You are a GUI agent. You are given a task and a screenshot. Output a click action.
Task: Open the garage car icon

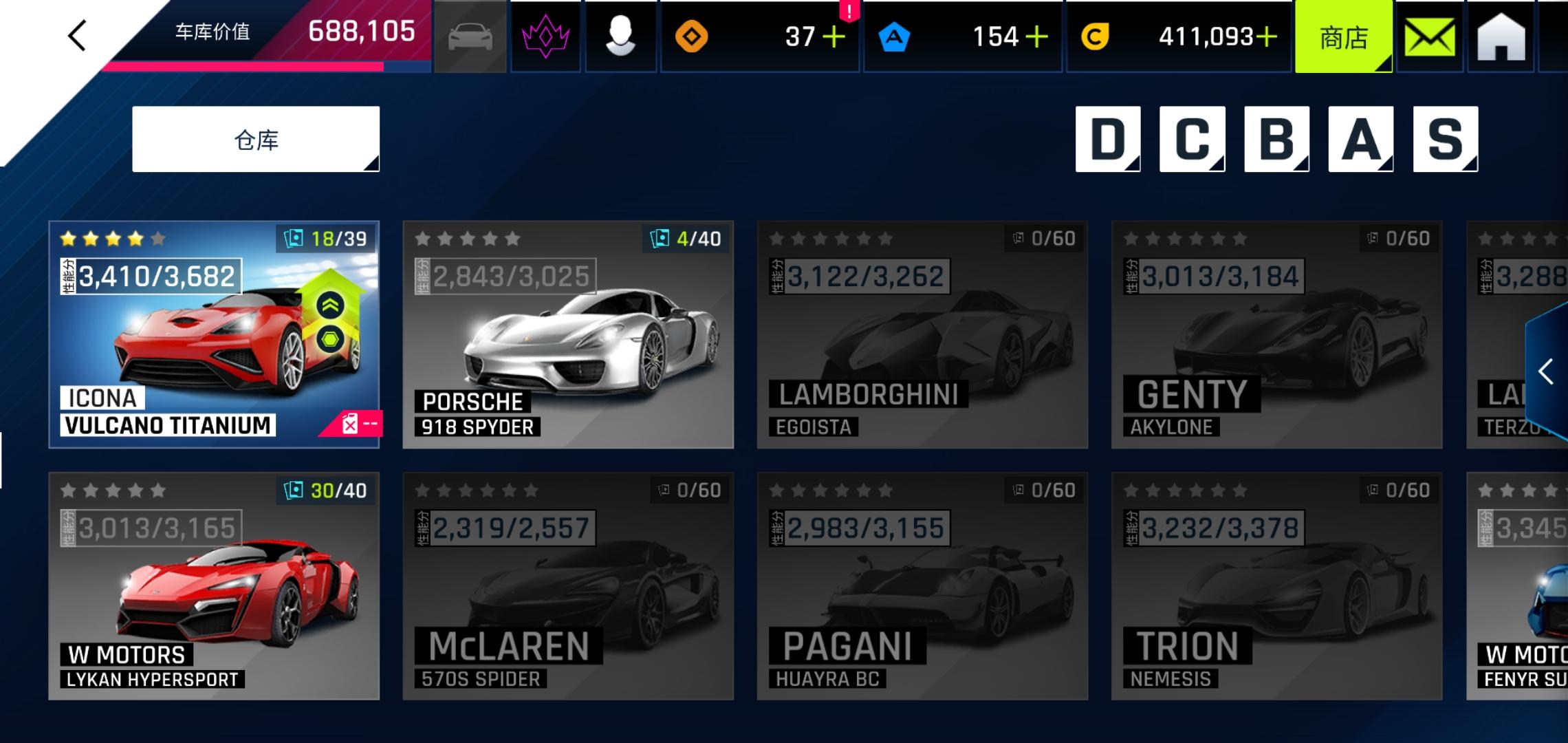tap(470, 37)
